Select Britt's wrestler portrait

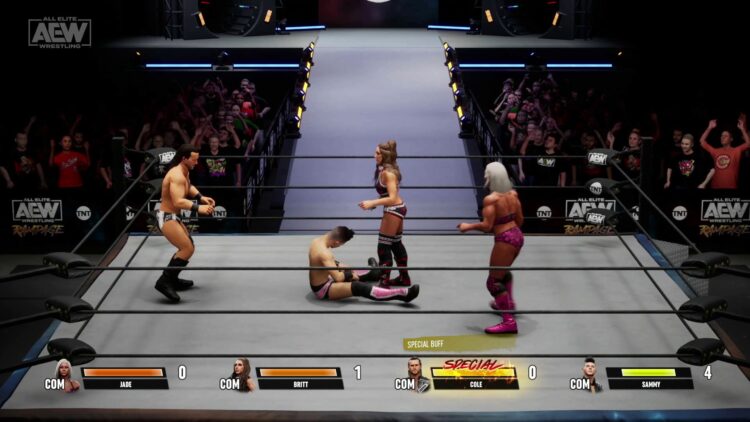[x=242, y=375]
